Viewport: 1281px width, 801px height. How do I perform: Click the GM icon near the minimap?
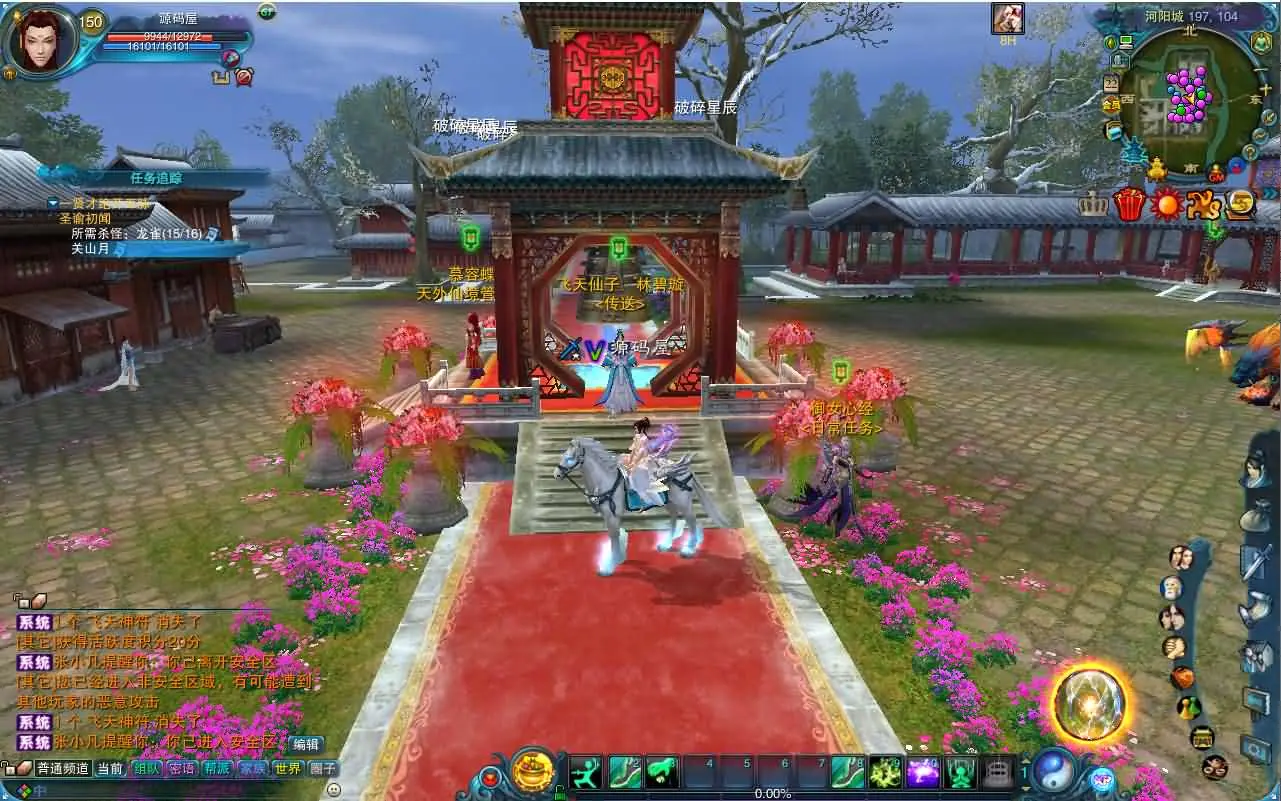[x=1216, y=175]
